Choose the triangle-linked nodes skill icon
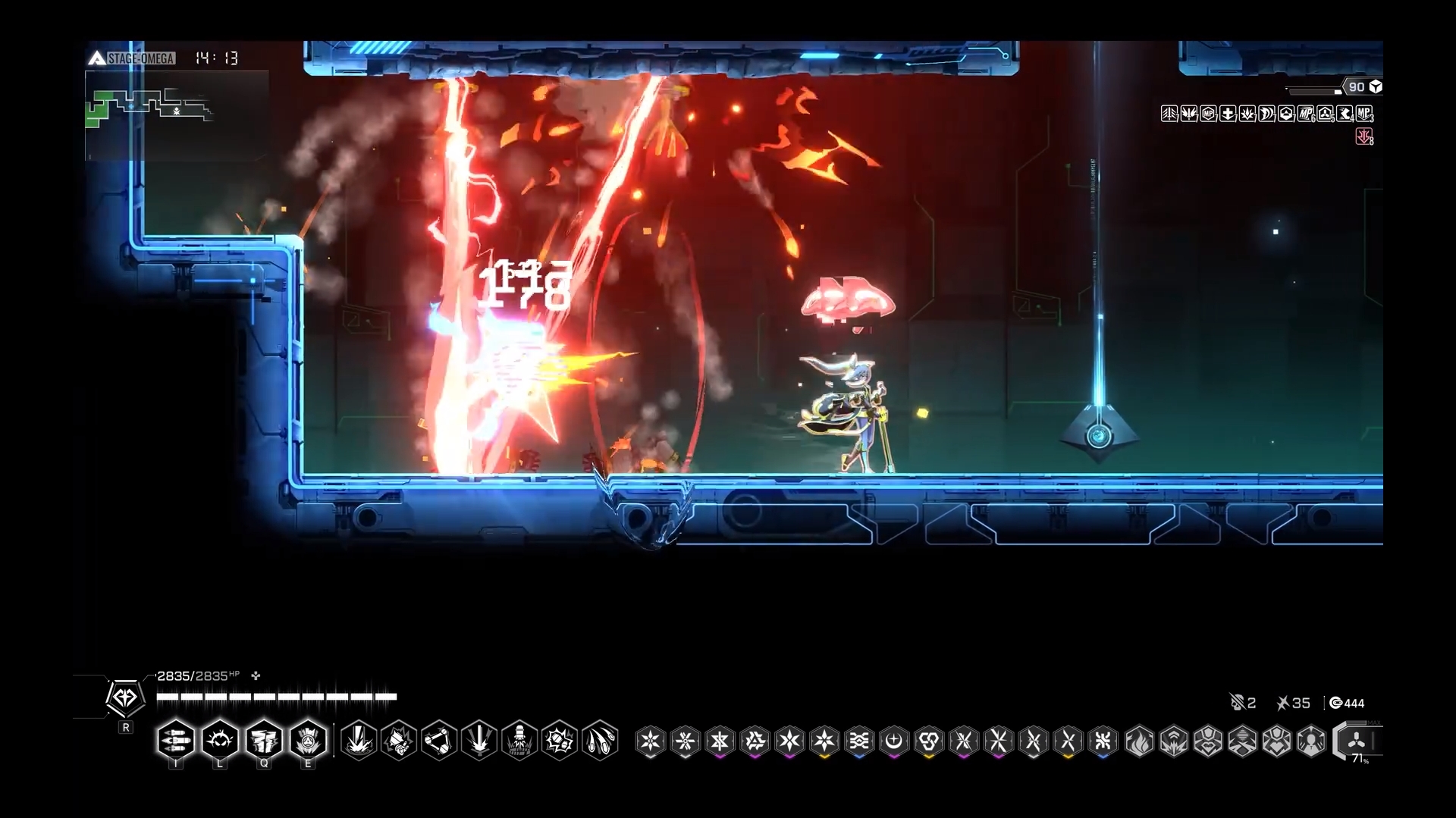 click(439, 741)
